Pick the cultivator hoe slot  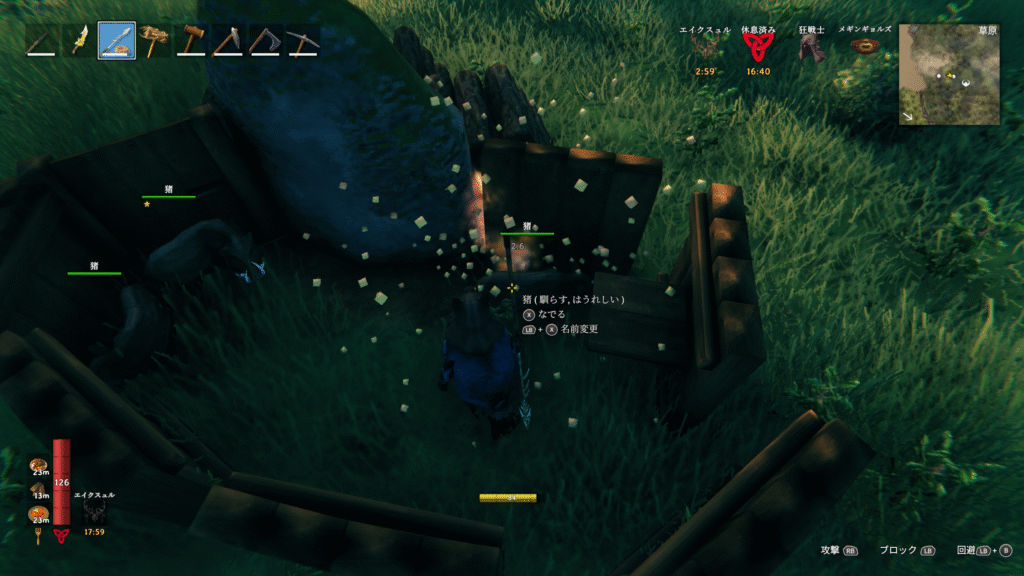pyautogui.click(x=265, y=40)
